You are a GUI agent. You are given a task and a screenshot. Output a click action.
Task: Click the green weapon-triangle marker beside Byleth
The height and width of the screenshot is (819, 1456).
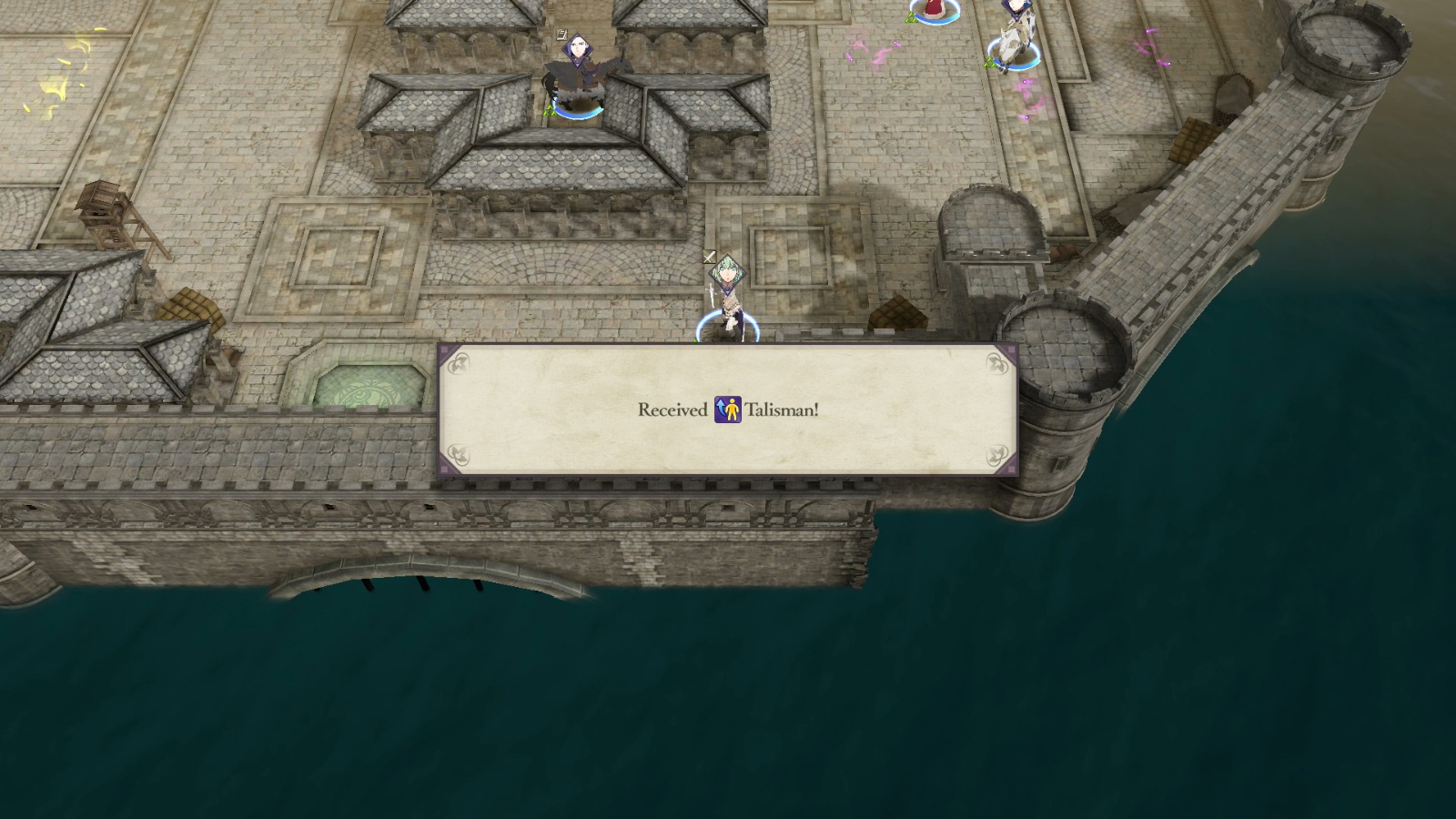click(x=694, y=339)
